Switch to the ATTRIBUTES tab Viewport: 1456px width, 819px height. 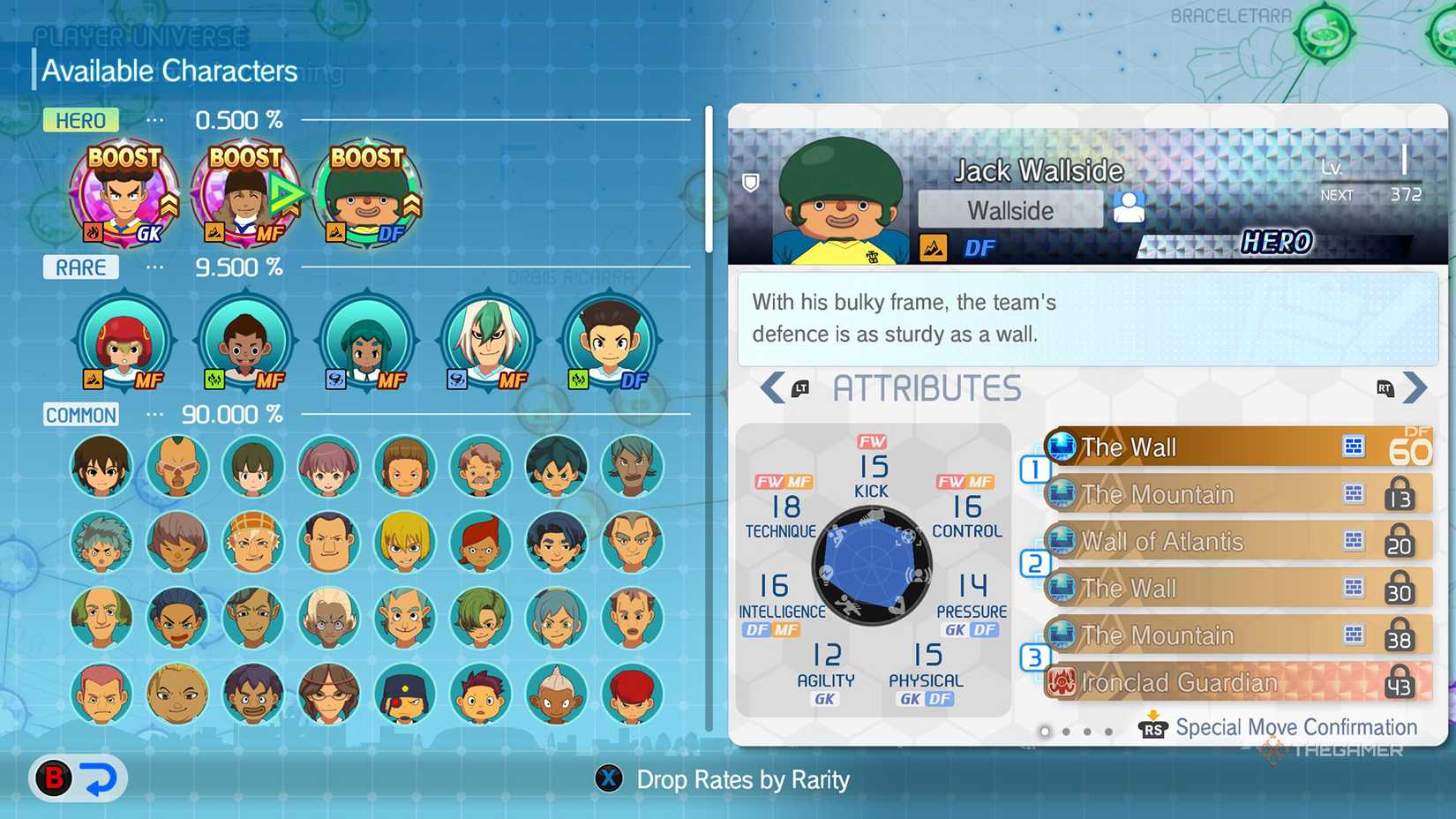click(927, 387)
